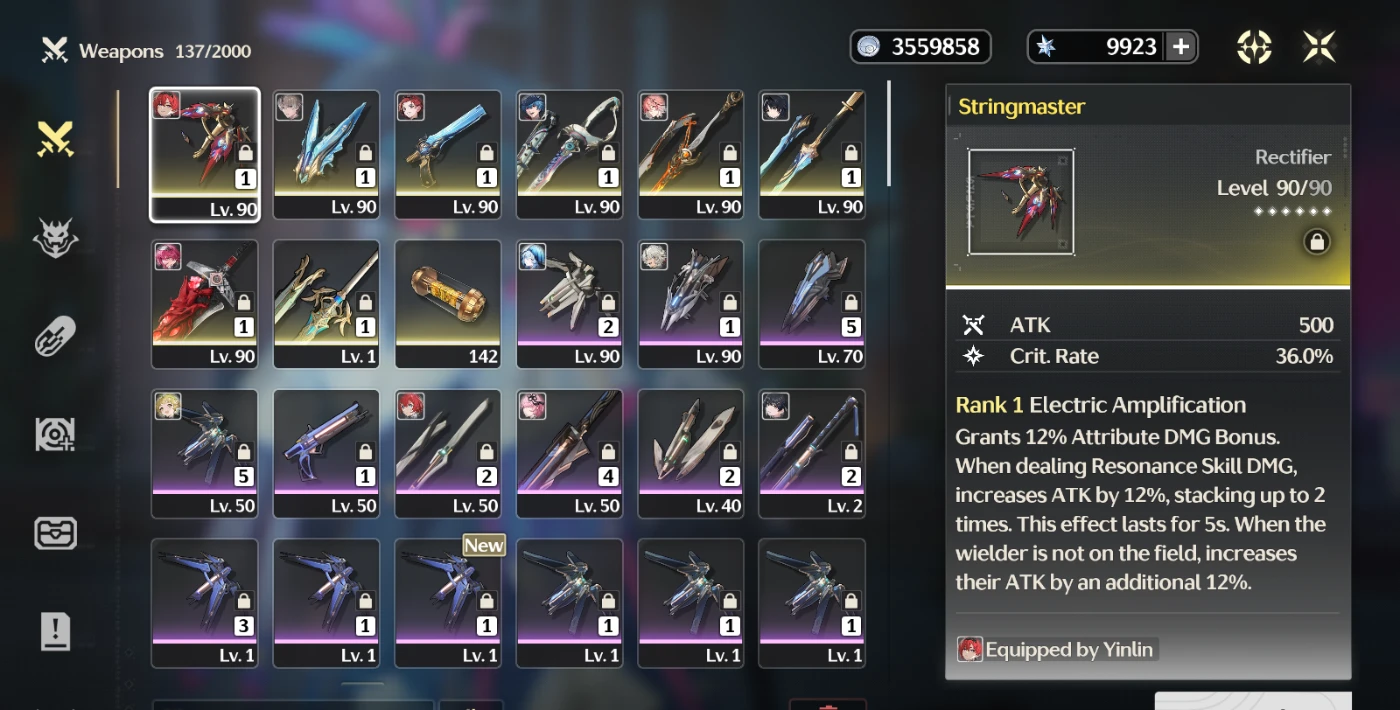The width and height of the screenshot is (1400, 710).
Task: Pick the Lv. 50 weapon with rank 4
Action: (569, 454)
